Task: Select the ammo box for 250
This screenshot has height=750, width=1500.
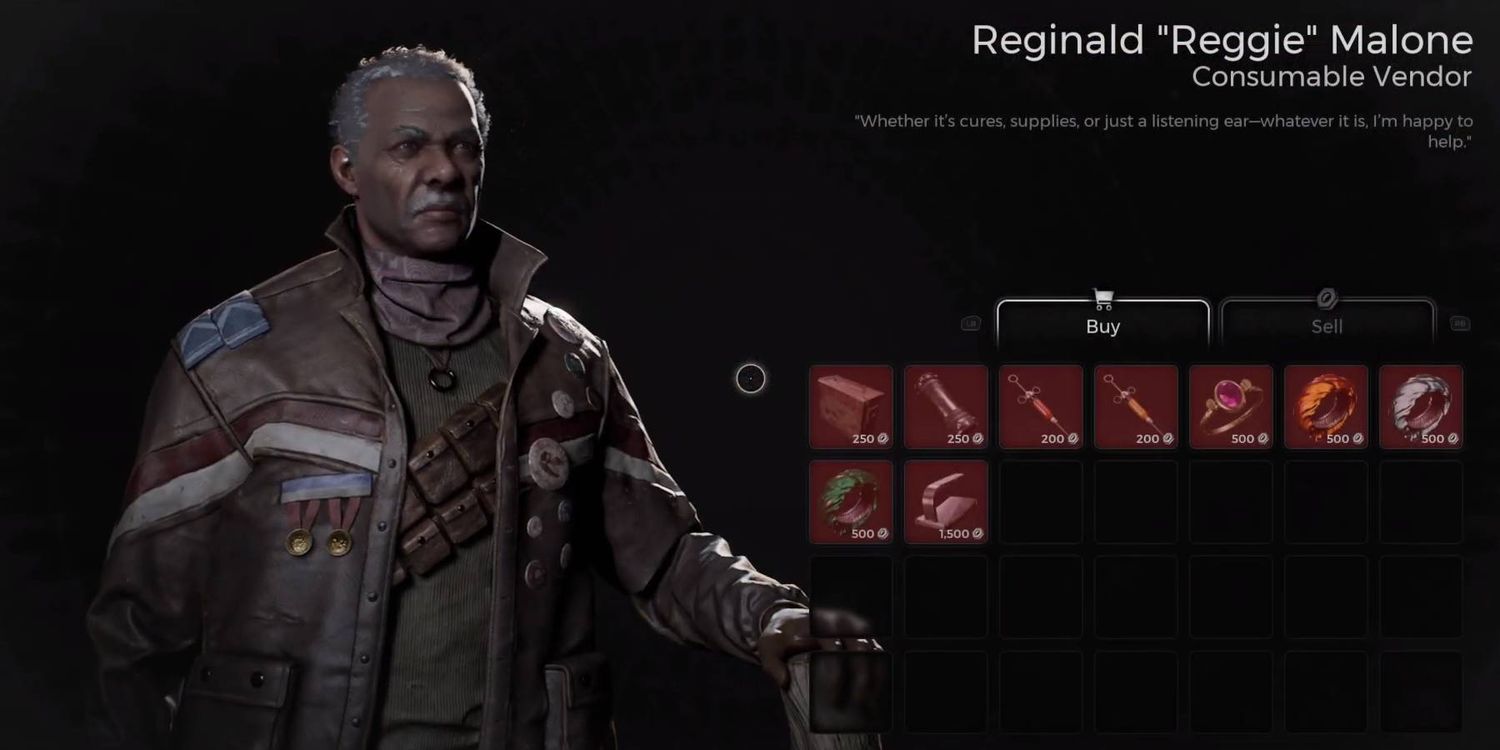Action: click(851, 407)
